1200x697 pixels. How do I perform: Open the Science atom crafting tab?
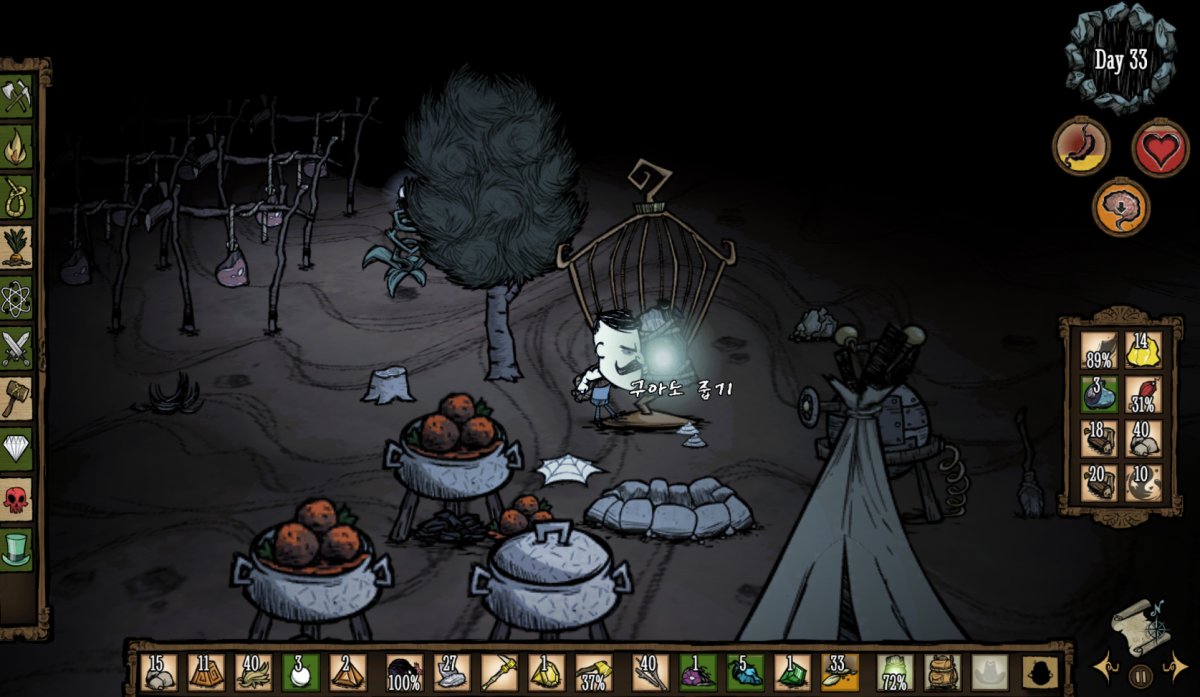[x=17, y=298]
